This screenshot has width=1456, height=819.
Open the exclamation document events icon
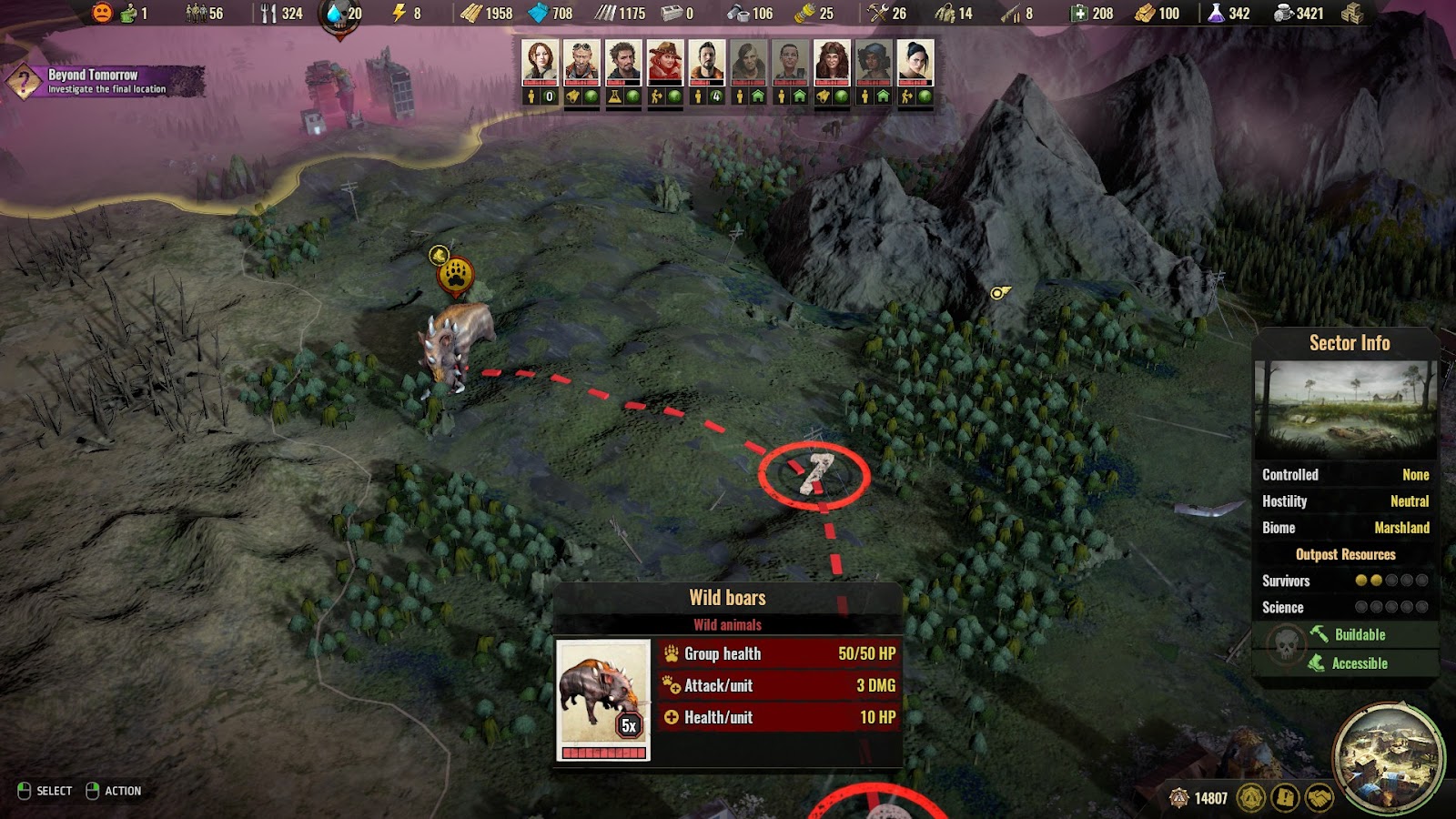point(1285,798)
